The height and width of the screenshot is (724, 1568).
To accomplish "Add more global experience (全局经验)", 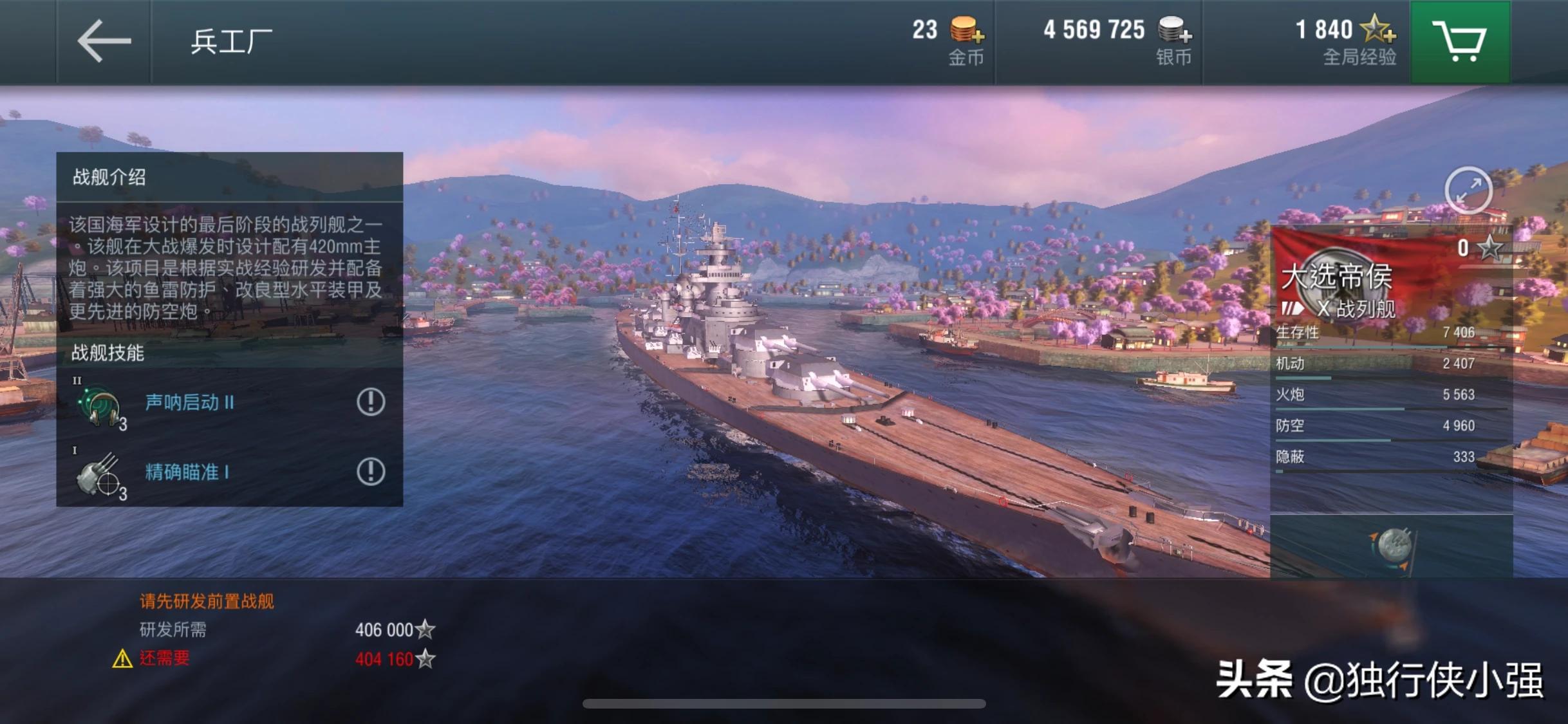I will click(1378, 30).
